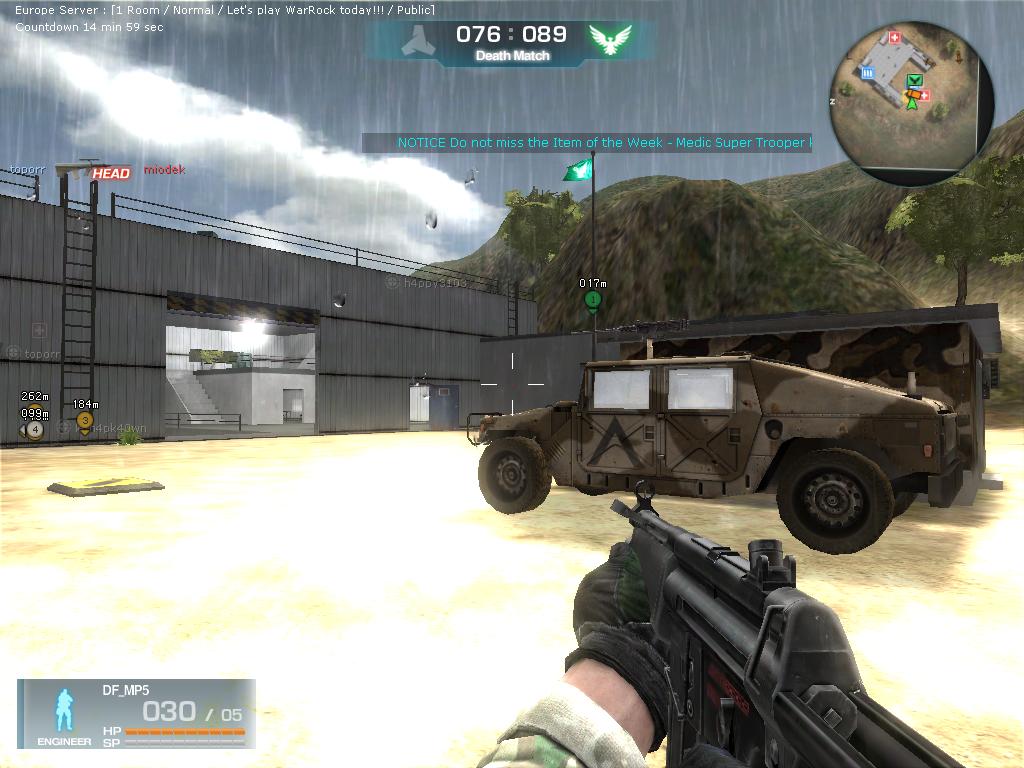Click the HEAD headshot kill feed entry
Image resolution: width=1024 pixels, height=768 pixels.
[x=111, y=173]
